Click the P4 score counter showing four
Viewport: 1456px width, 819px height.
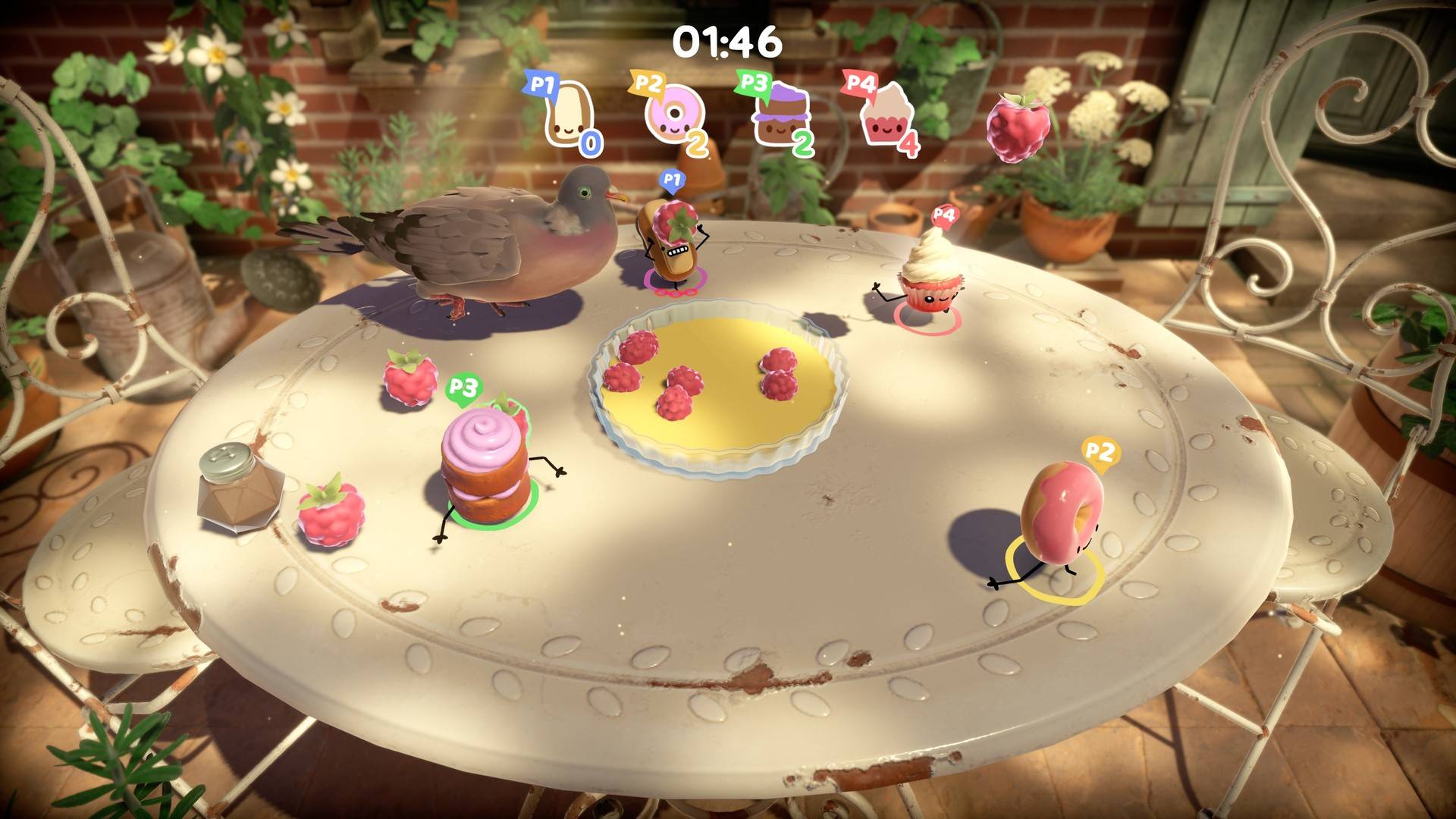(909, 142)
